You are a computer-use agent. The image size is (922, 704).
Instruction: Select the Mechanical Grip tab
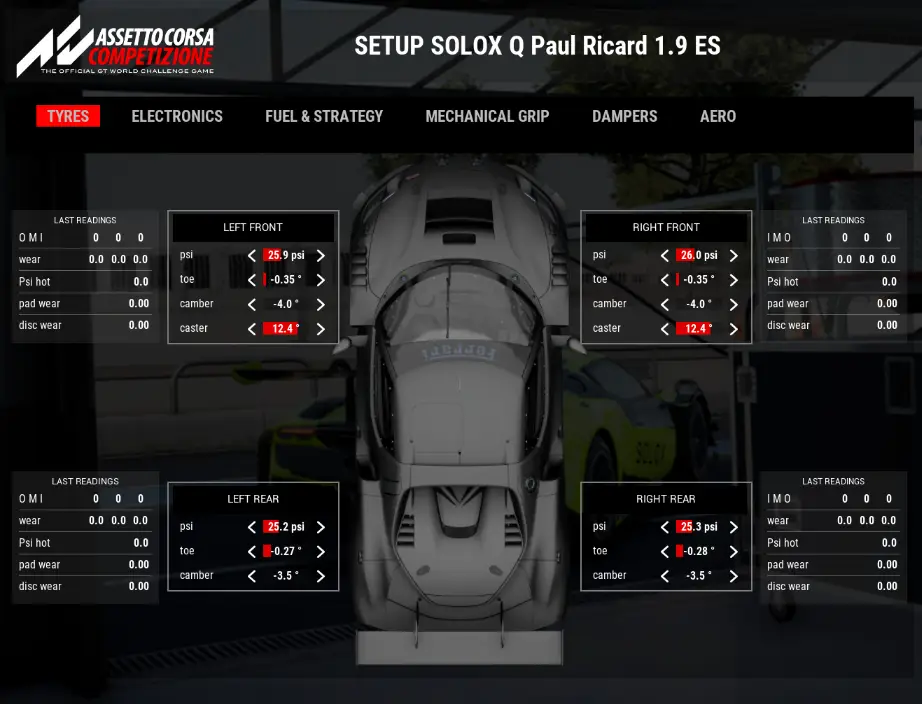487,116
